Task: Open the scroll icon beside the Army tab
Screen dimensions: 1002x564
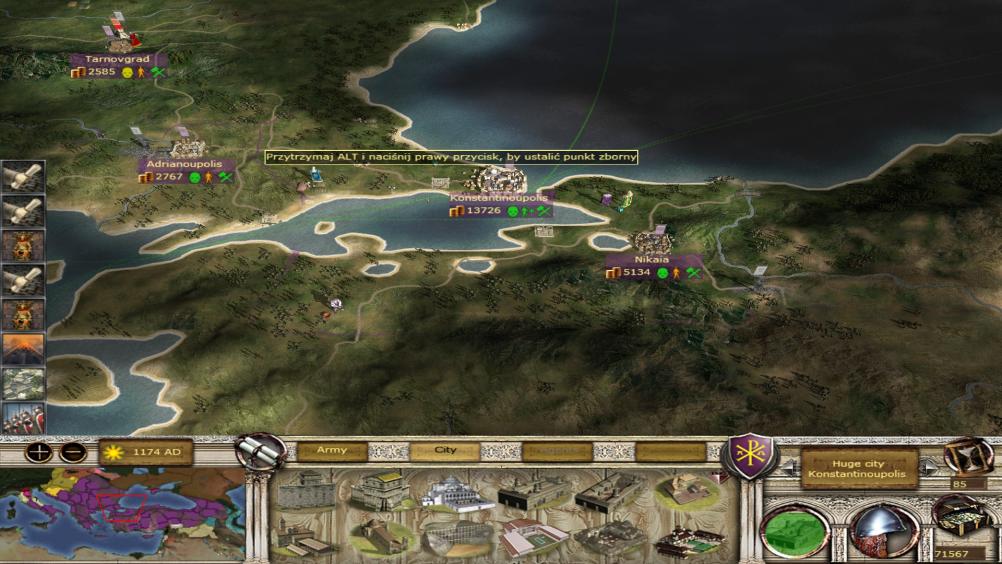Action: [x=262, y=451]
